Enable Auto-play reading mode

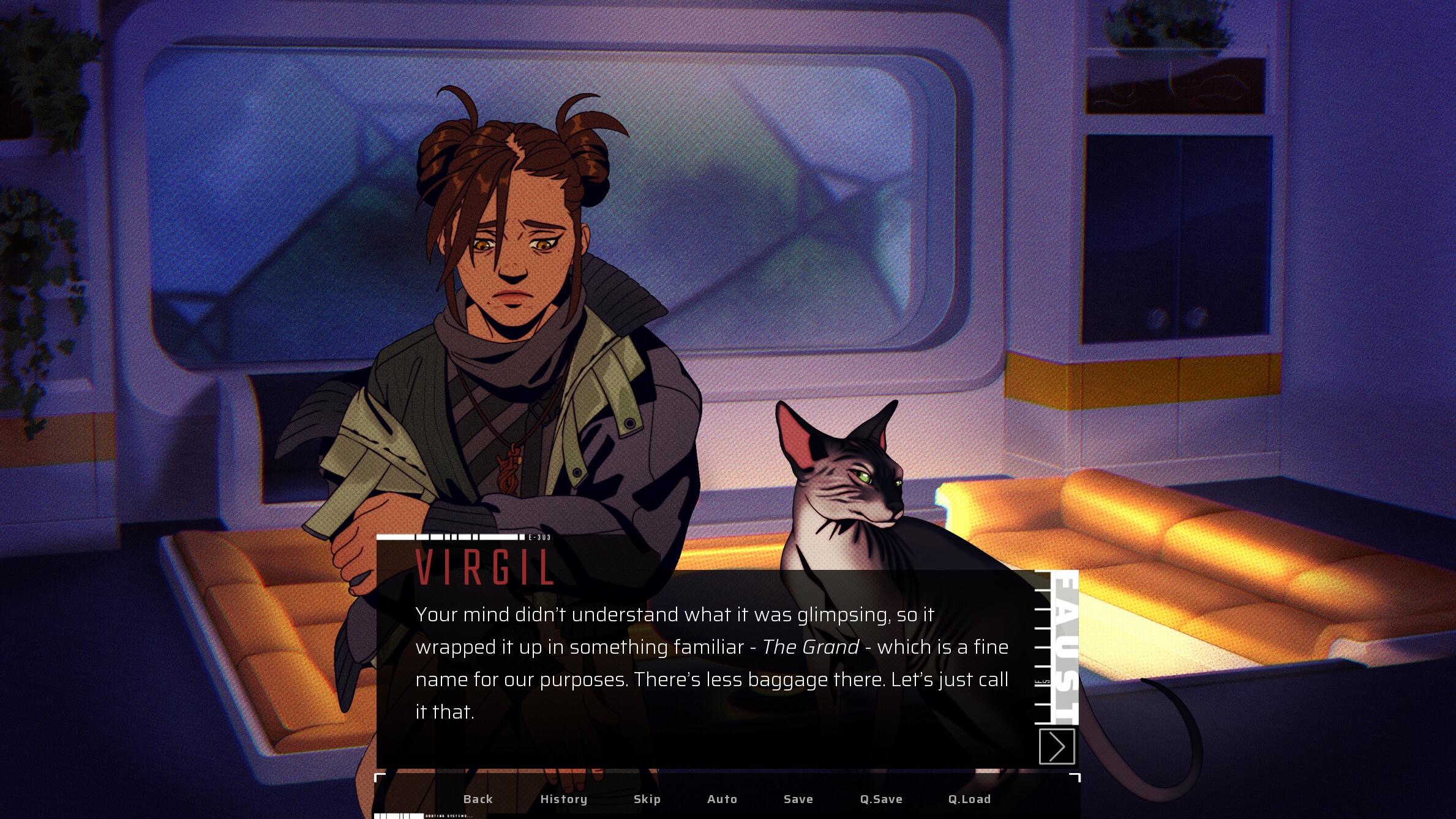[x=722, y=799]
